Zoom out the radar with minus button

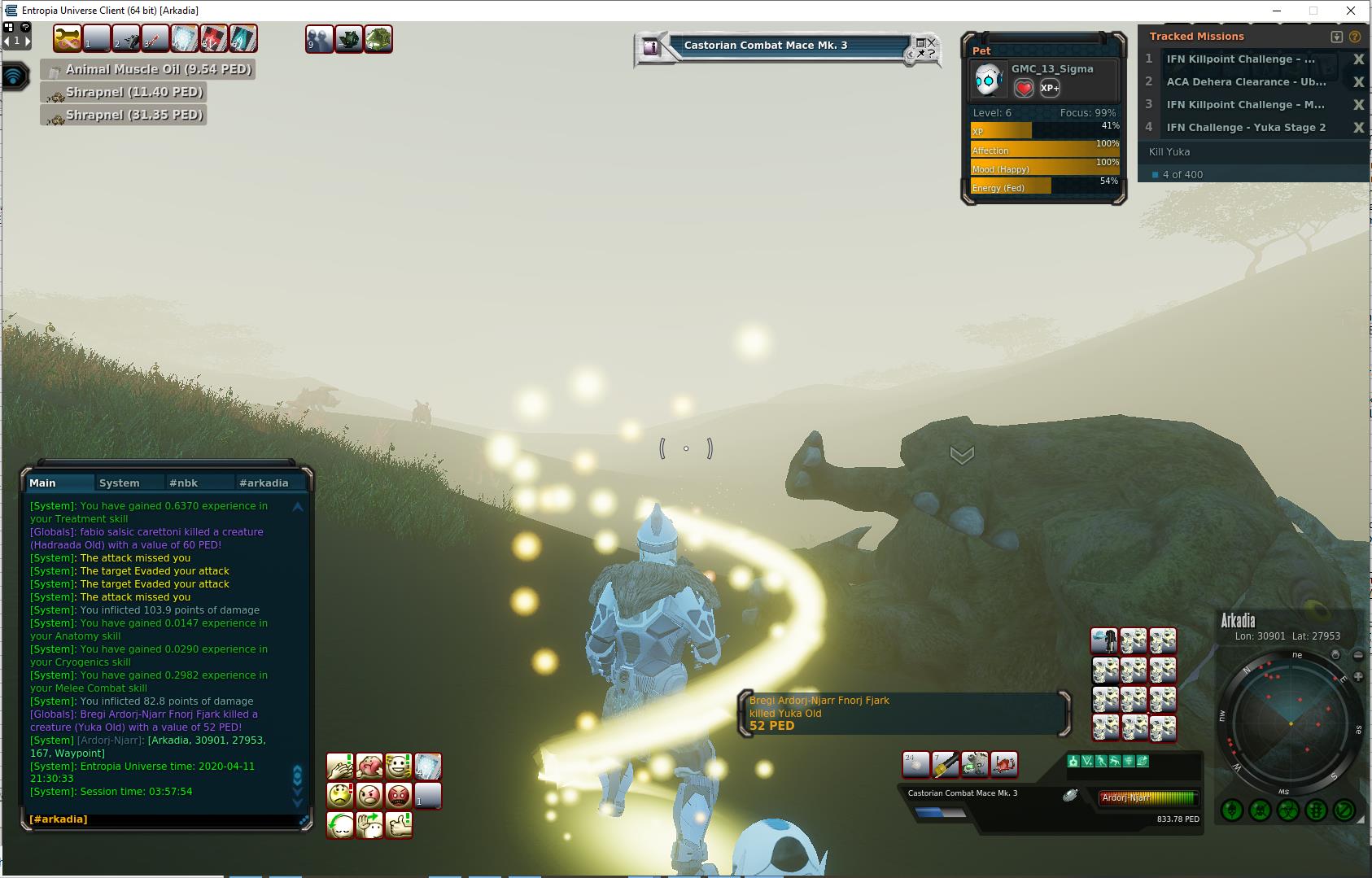[x=1358, y=655]
